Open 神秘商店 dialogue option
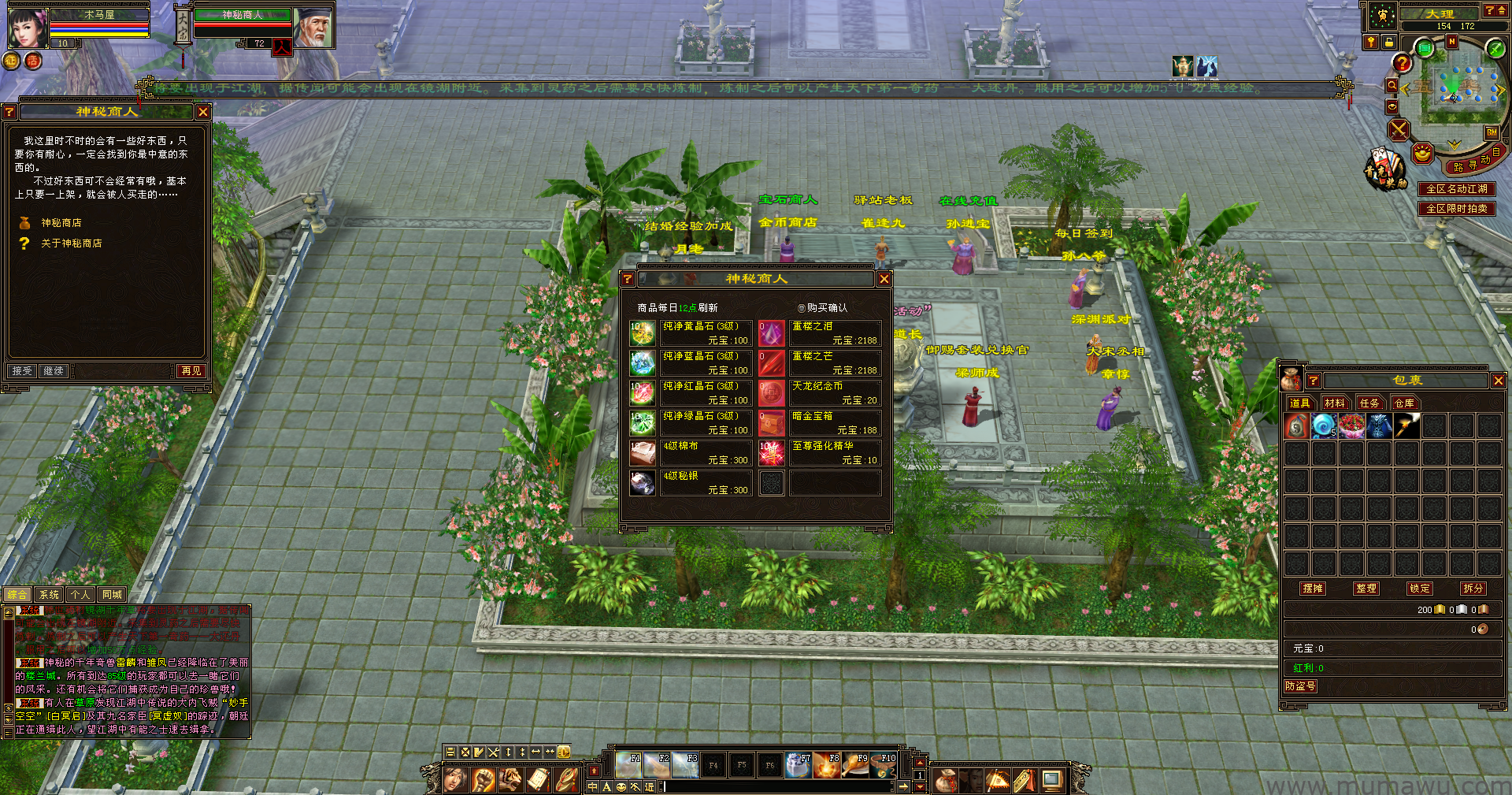 61,223
